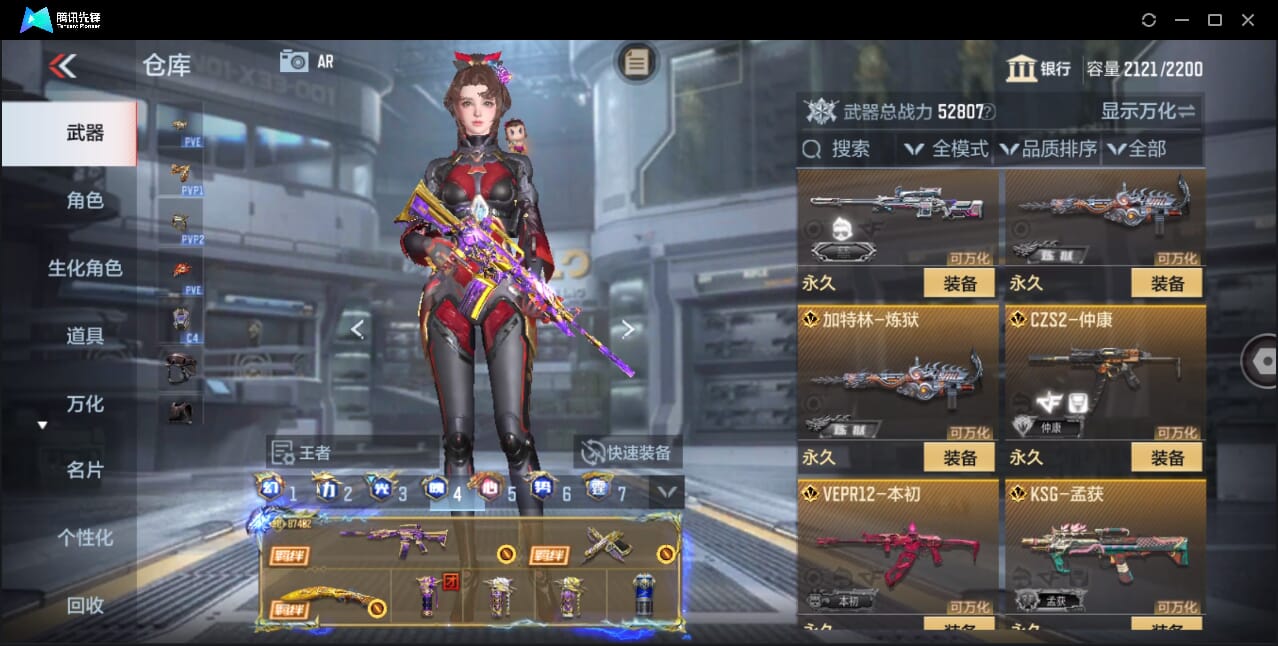Image resolution: width=1278 pixels, height=646 pixels.
Task: Go back using the double-arrow button
Action: [62, 66]
